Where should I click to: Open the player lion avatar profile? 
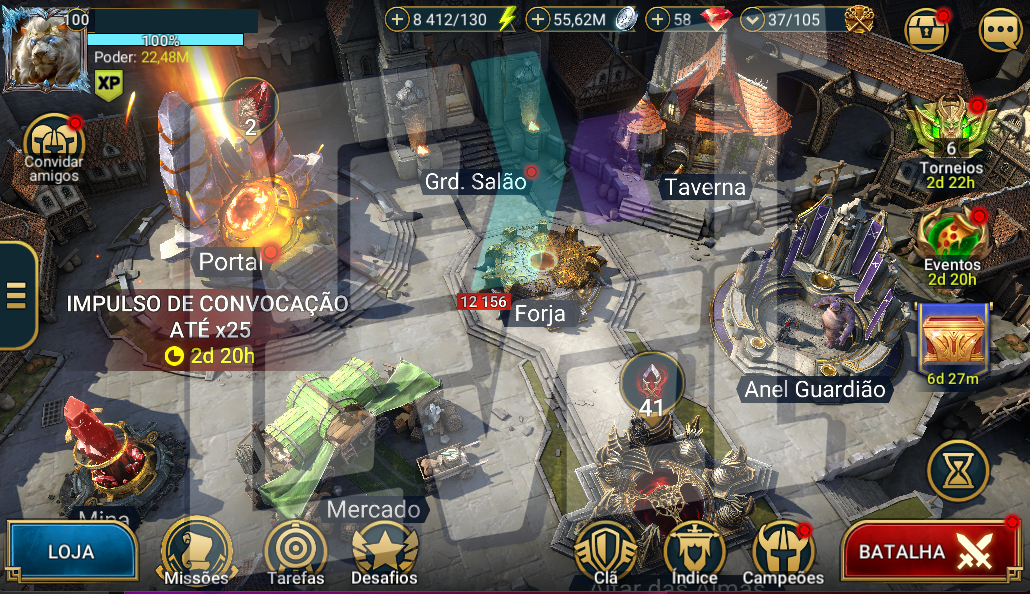tap(44, 49)
